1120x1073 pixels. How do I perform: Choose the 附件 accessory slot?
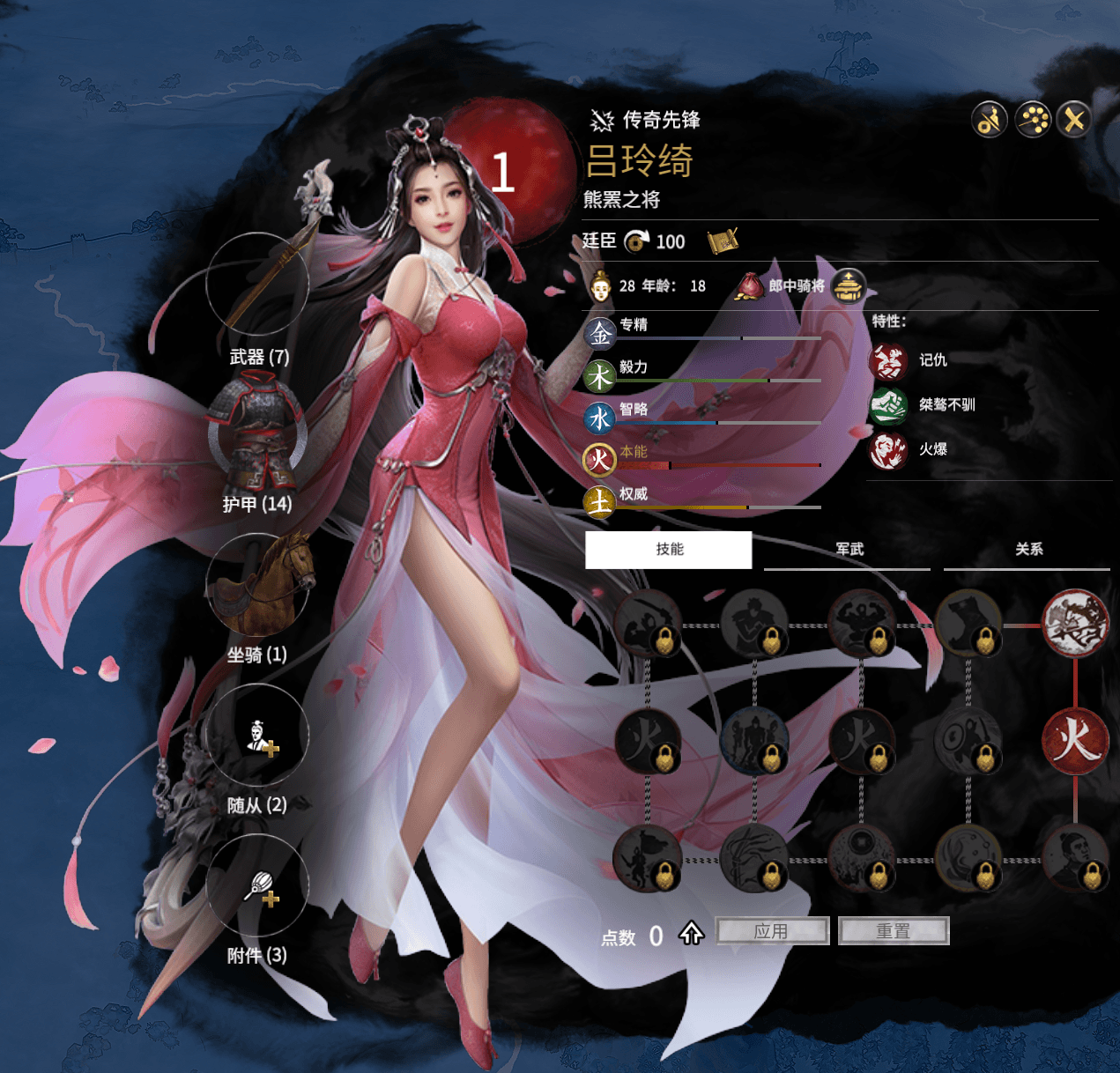(x=257, y=885)
